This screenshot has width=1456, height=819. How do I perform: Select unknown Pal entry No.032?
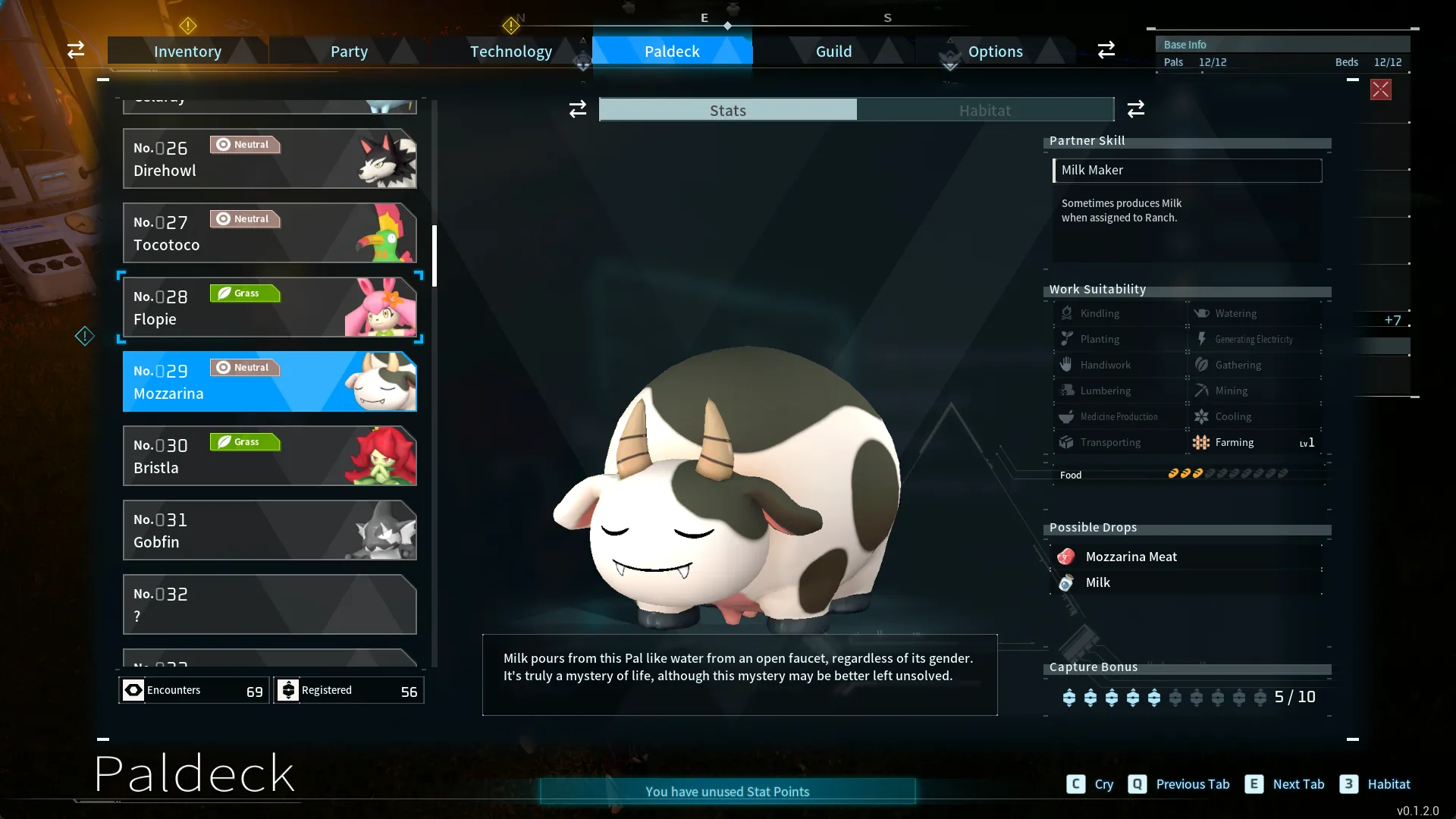pyautogui.click(x=269, y=604)
